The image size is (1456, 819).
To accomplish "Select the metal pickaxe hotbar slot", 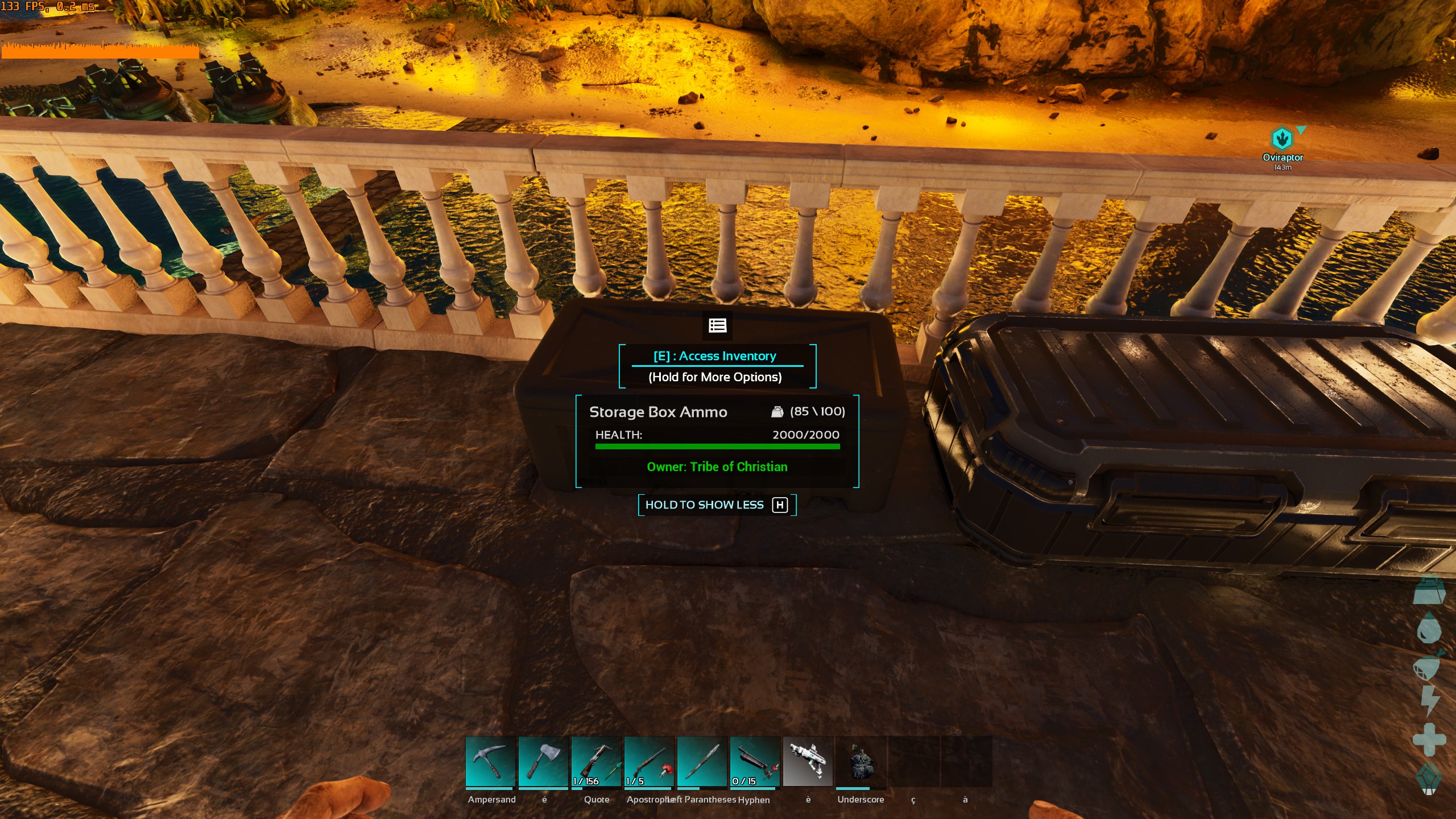I will tap(490, 762).
